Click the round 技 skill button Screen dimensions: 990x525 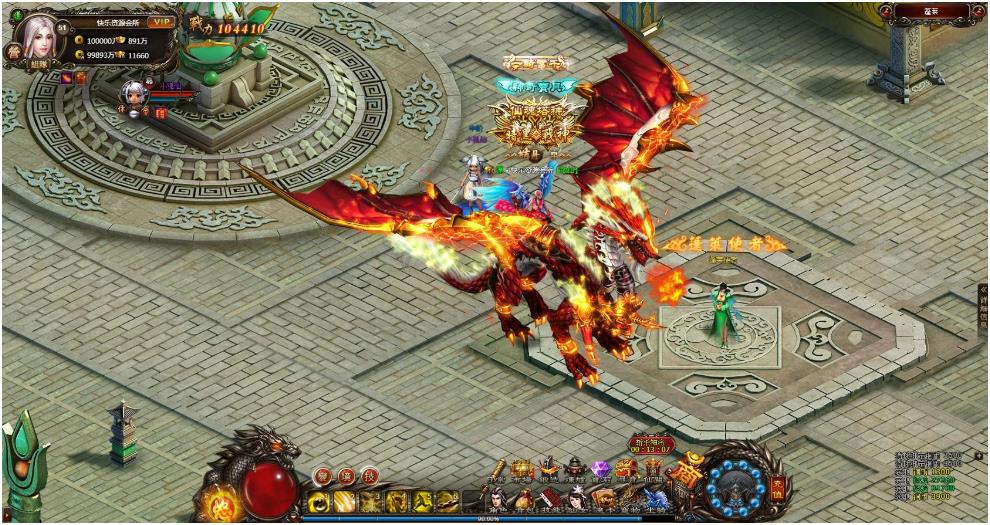369,476
